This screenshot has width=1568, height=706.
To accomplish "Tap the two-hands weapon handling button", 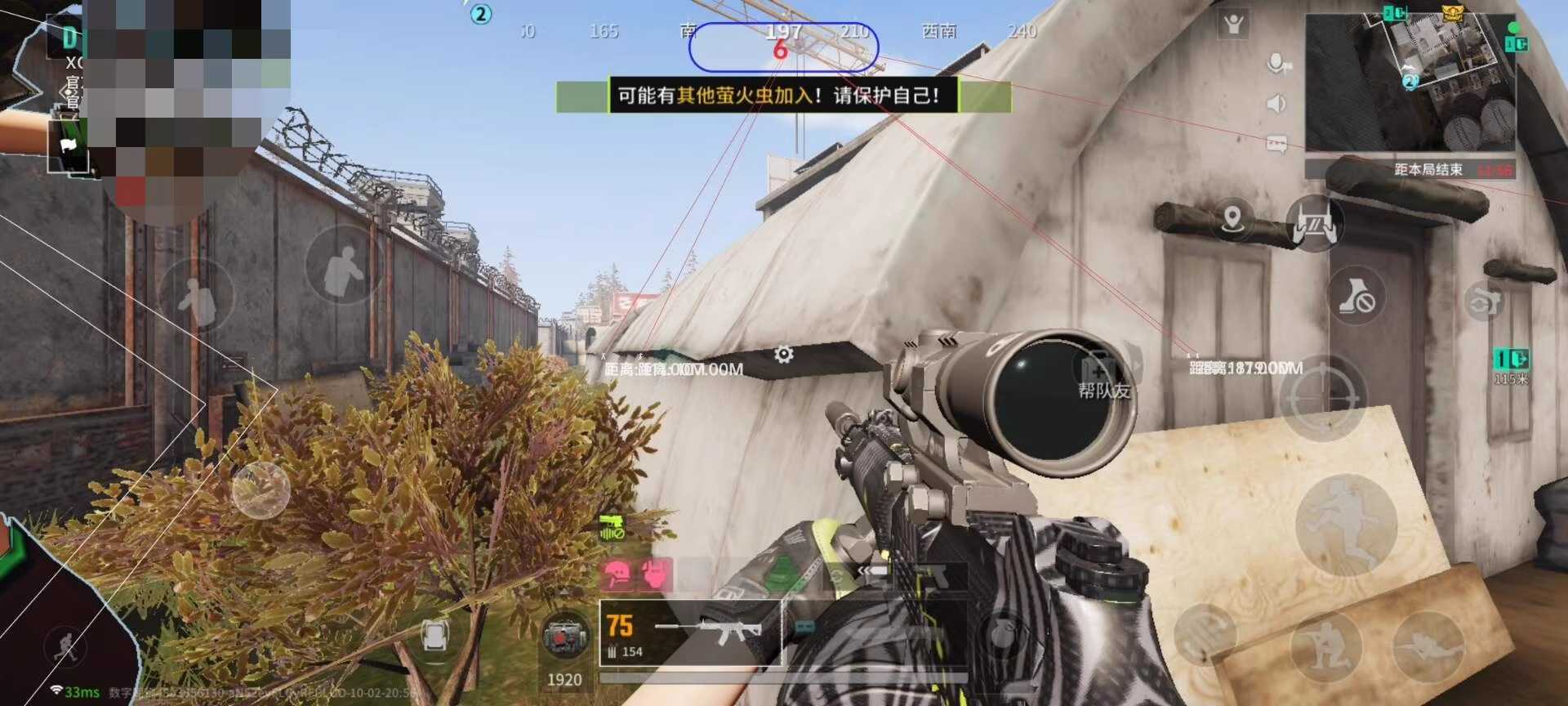I will [1314, 222].
